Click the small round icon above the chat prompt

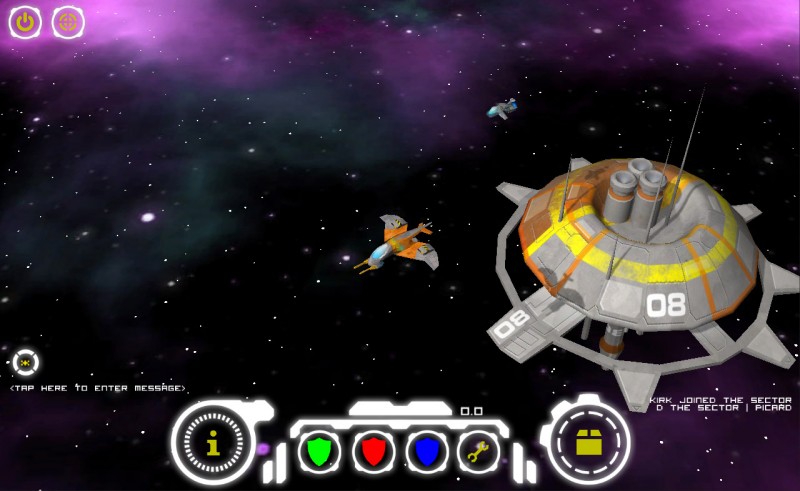(25, 362)
